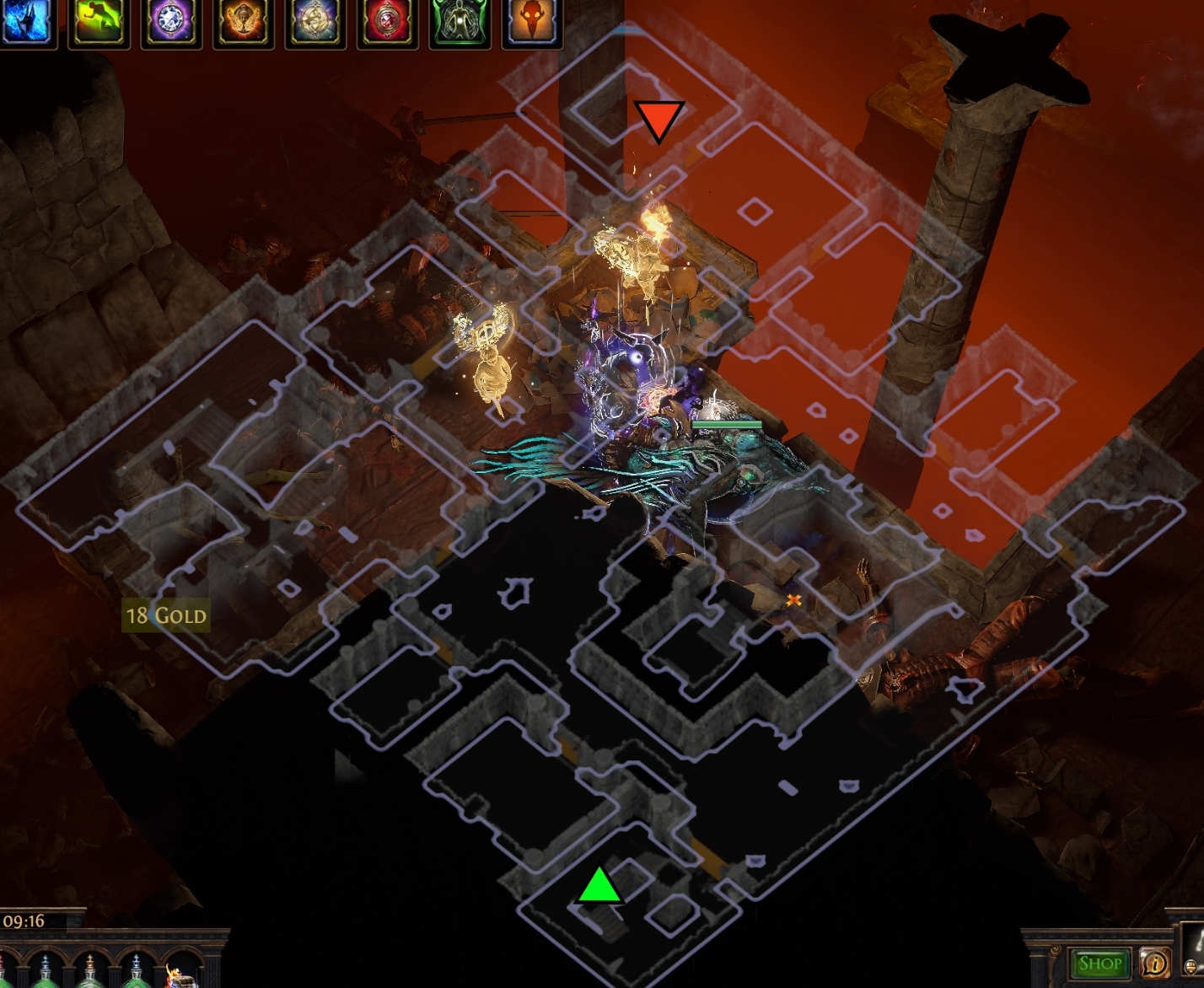
Task: Select the golden ring on blue buff
Action: click(x=315, y=21)
